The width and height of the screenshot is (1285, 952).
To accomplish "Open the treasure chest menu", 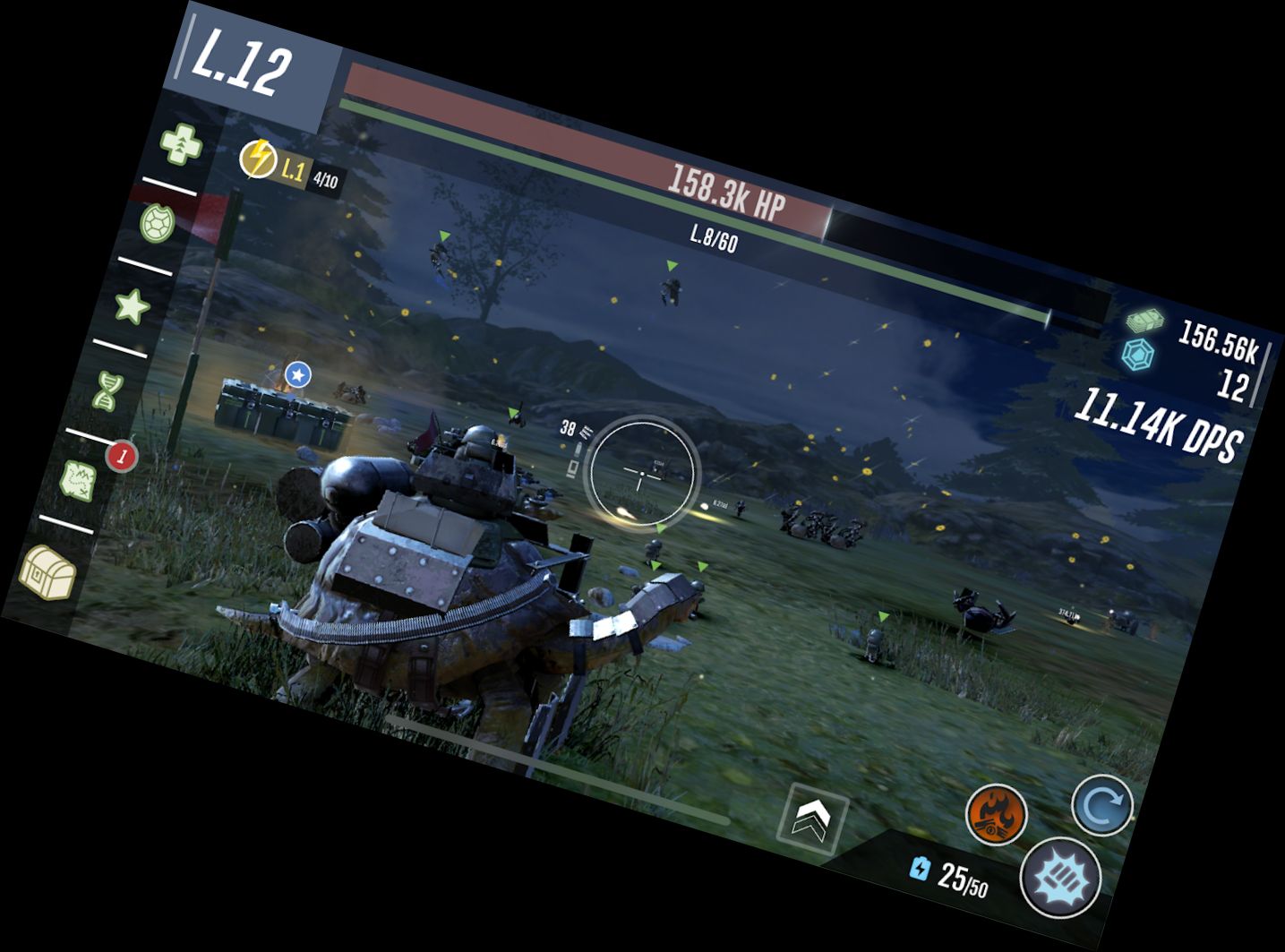I will (49, 571).
